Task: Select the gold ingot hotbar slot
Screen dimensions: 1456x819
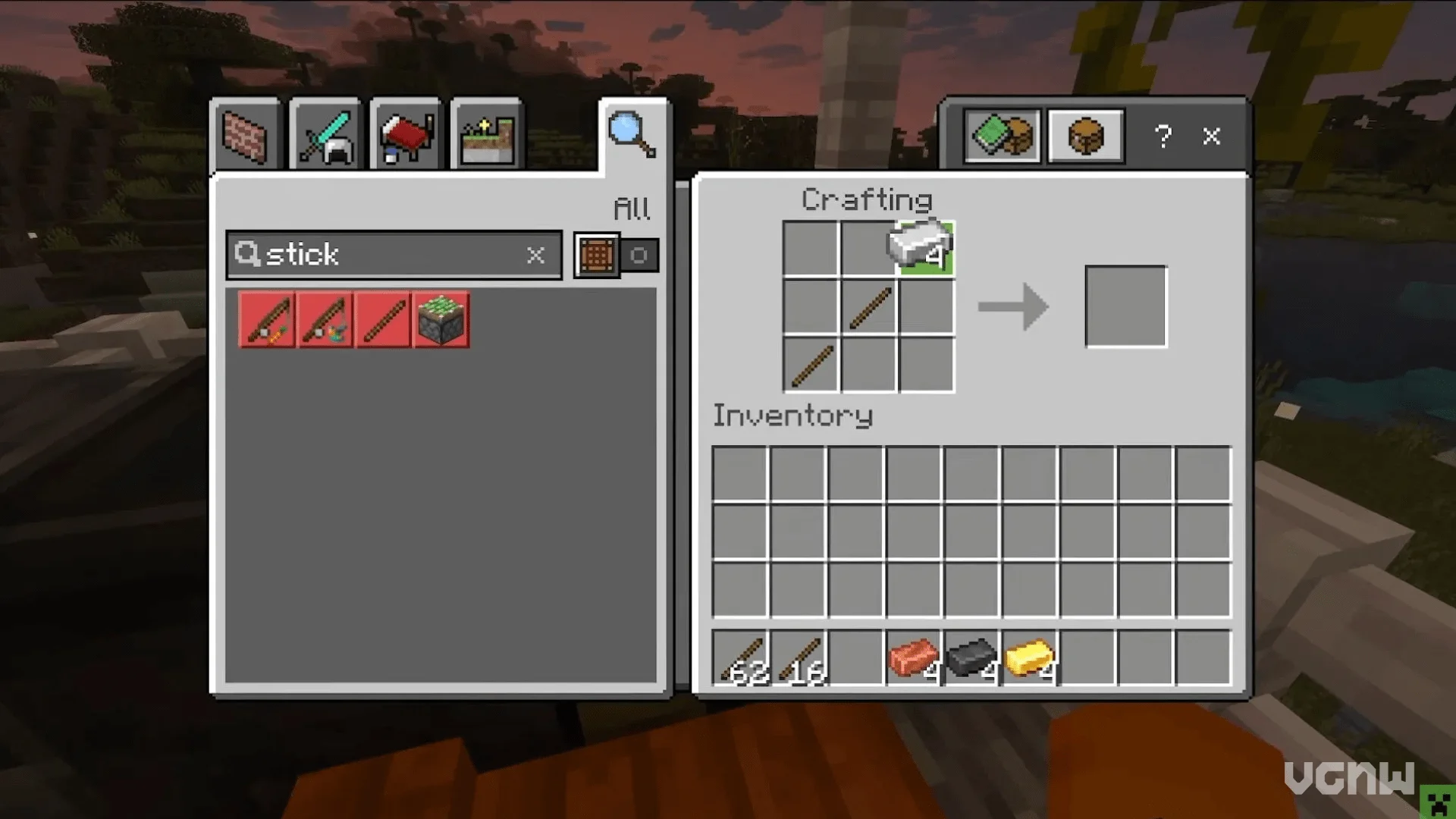Action: (x=1030, y=658)
